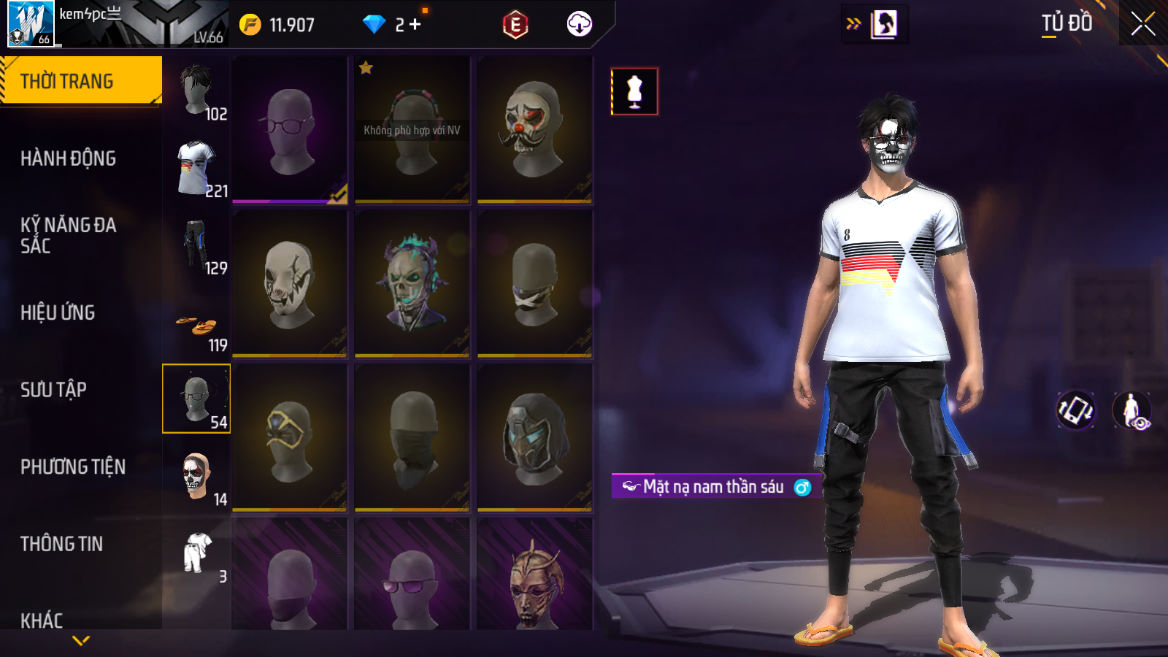Select the shirt category with 221 items
The image size is (1168, 657).
click(x=197, y=167)
